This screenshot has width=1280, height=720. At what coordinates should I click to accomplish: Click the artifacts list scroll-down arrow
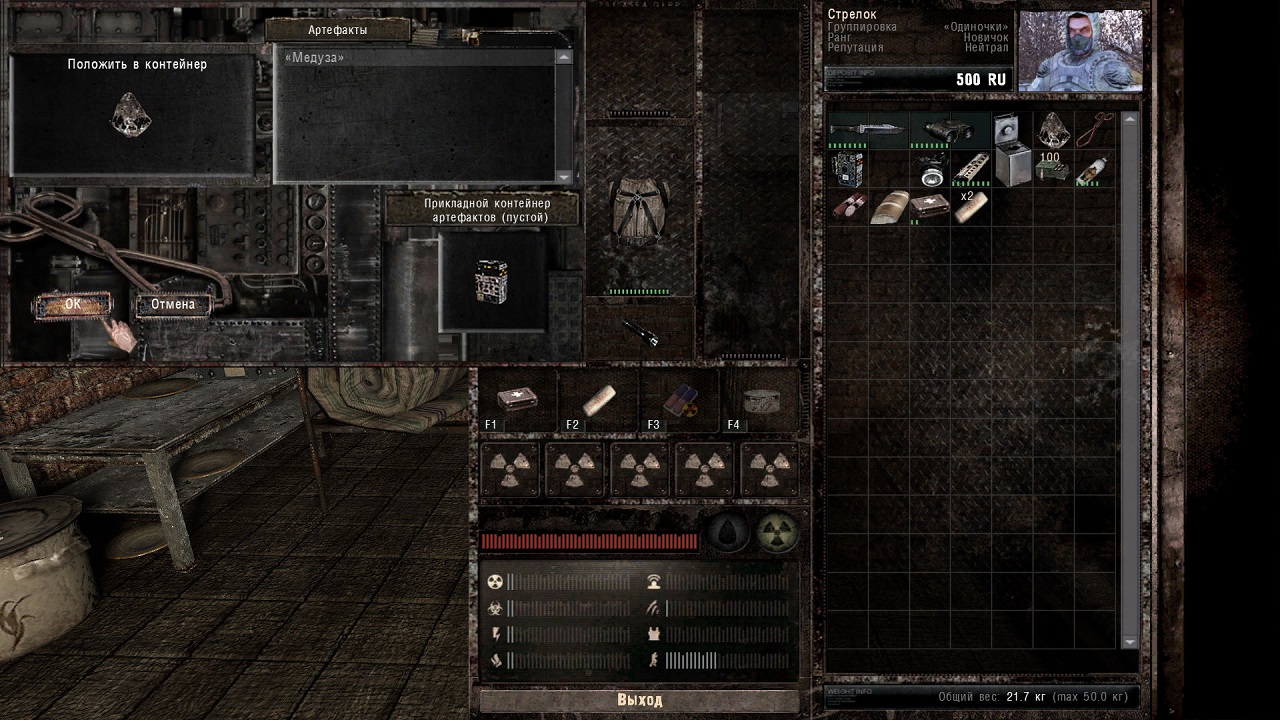tap(564, 176)
